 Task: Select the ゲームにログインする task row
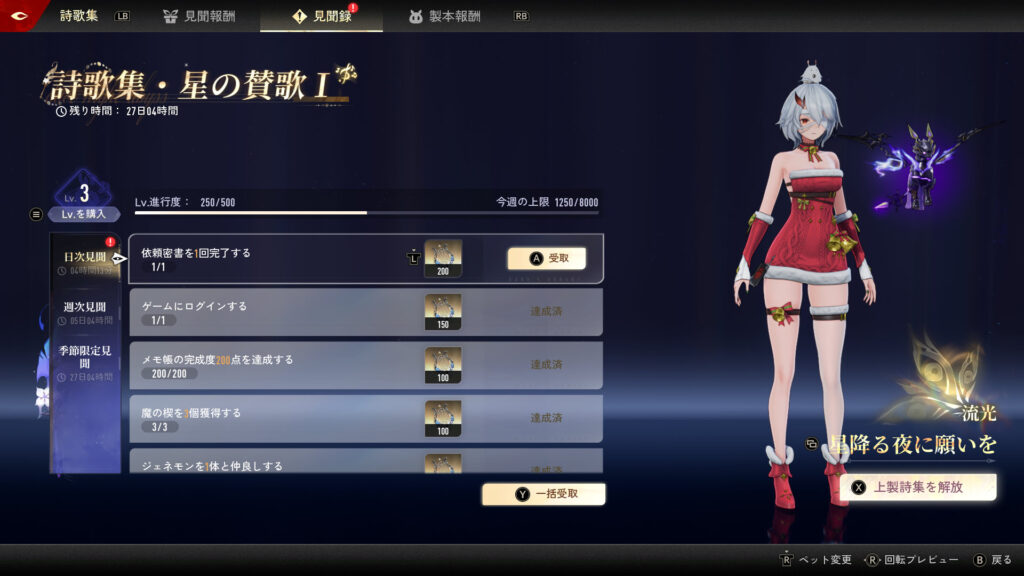pos(270,312)
